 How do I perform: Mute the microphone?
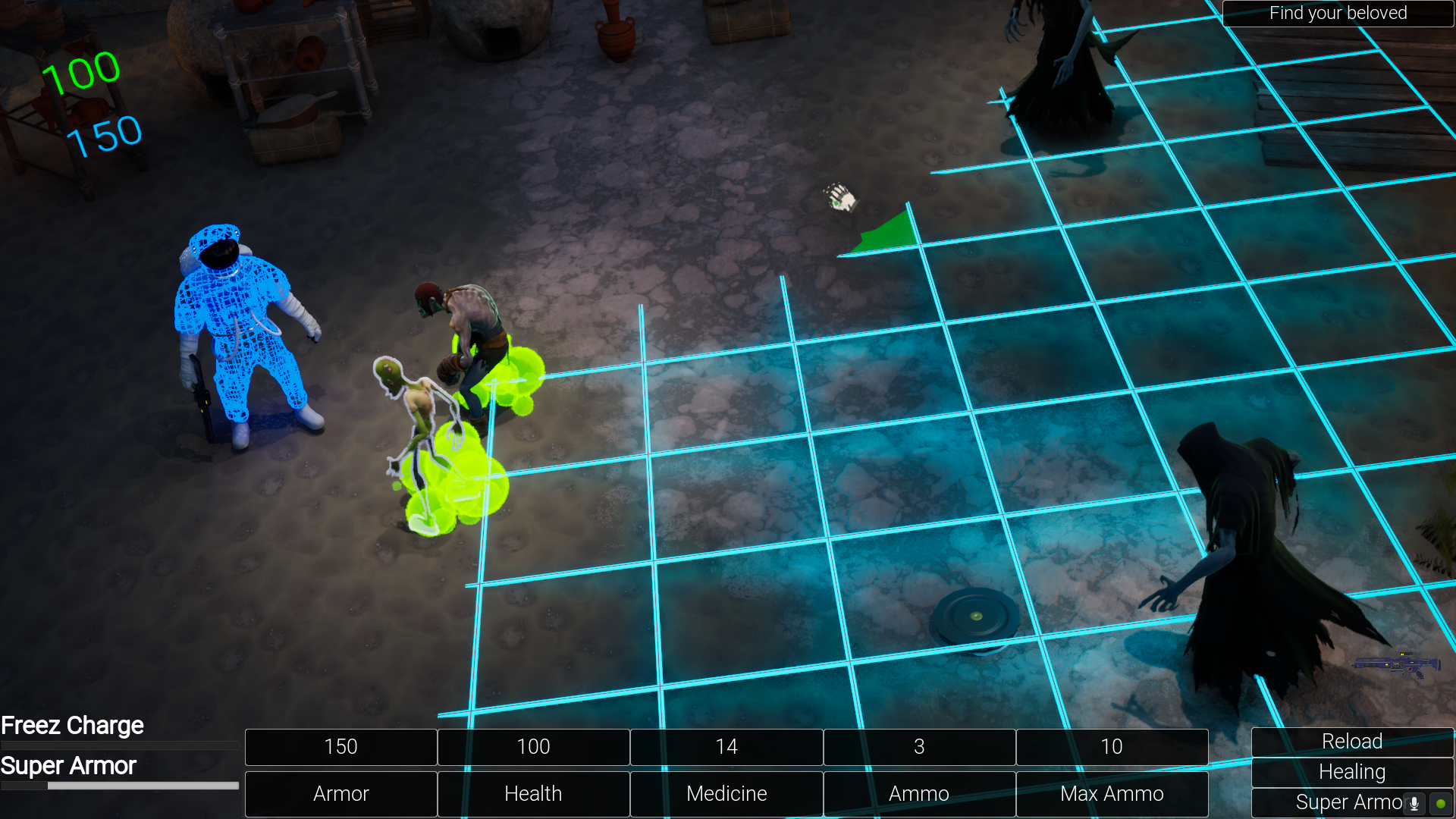1414,802
